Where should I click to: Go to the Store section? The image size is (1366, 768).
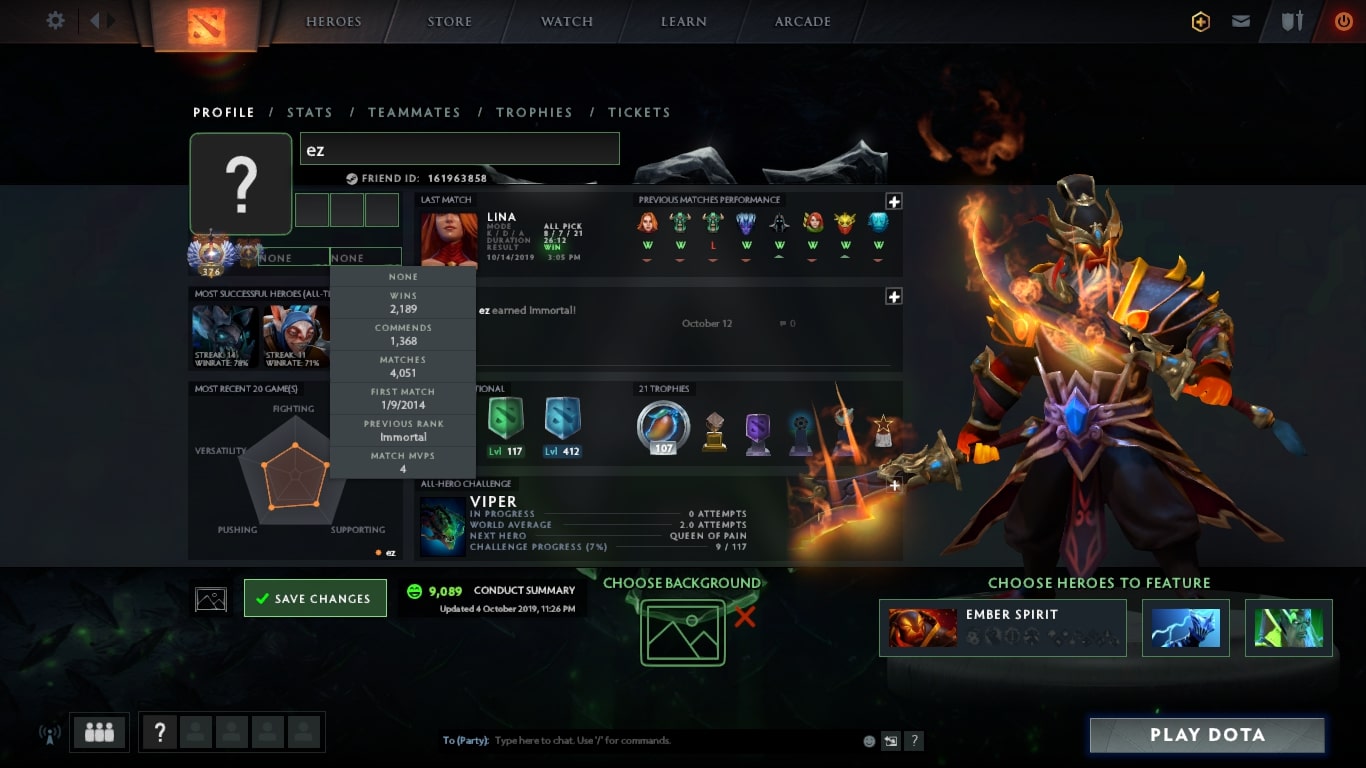[449, 22]
